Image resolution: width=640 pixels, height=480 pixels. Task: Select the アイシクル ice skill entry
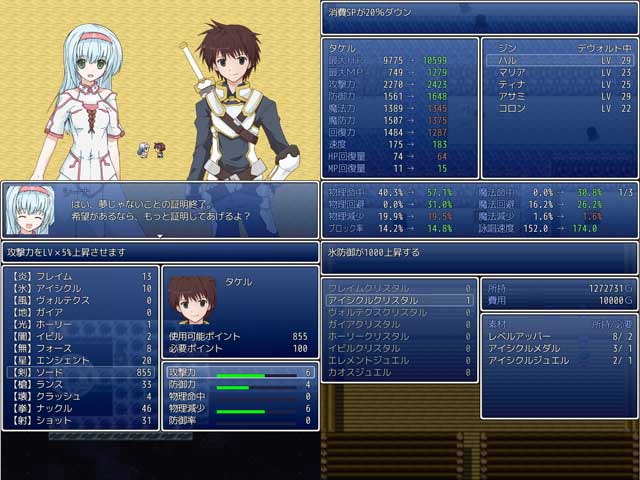80,288
